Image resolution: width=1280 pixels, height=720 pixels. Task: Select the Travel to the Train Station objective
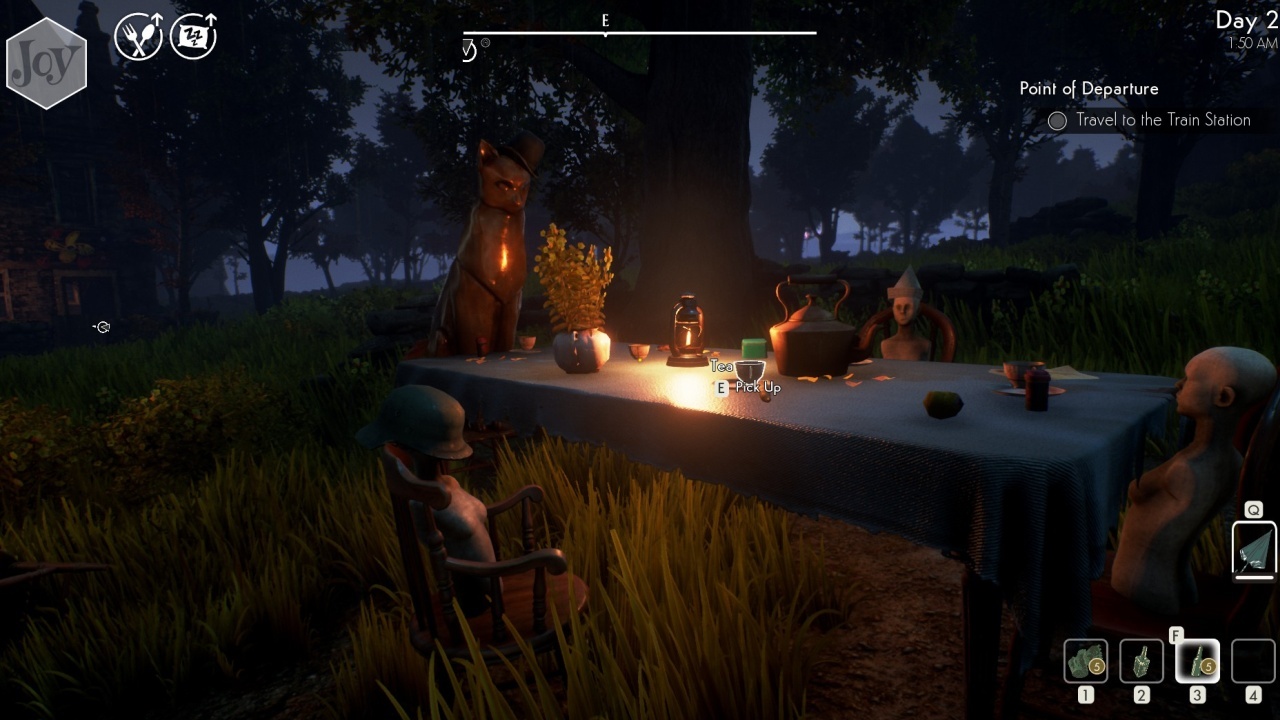pyautogui.click(x=1162, y=120)
